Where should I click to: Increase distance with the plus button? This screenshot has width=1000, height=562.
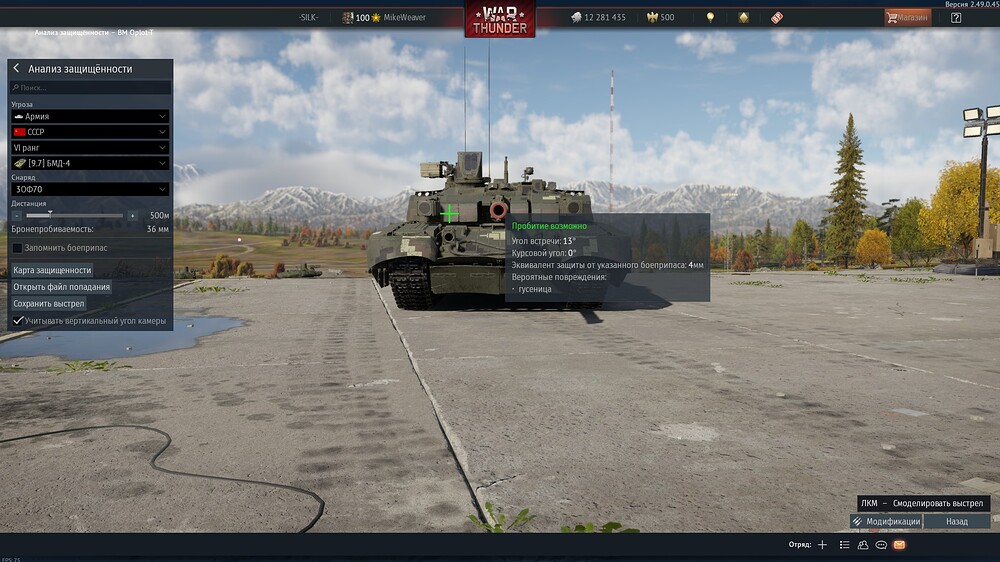click(x=132, y=215)
